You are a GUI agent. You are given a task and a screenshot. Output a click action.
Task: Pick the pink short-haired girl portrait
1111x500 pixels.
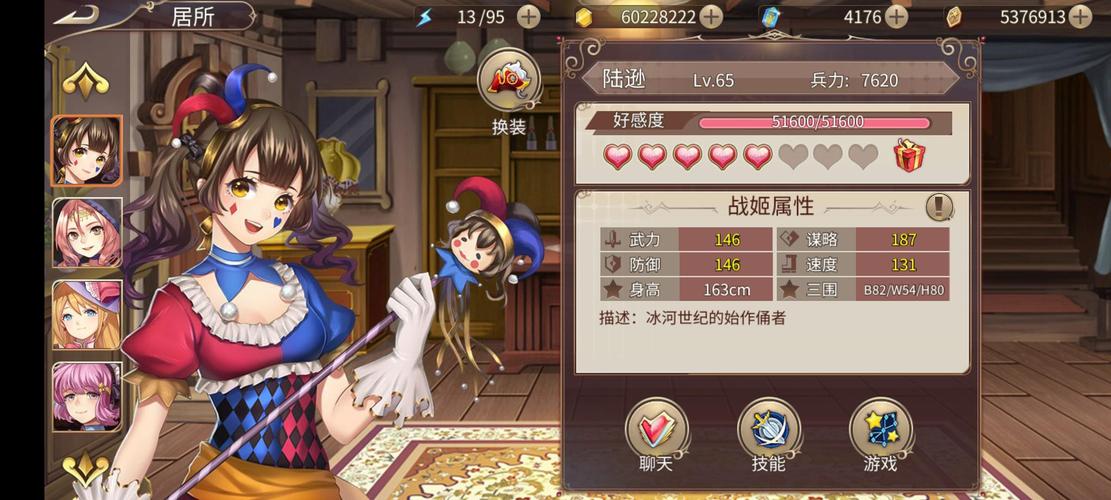87,397
